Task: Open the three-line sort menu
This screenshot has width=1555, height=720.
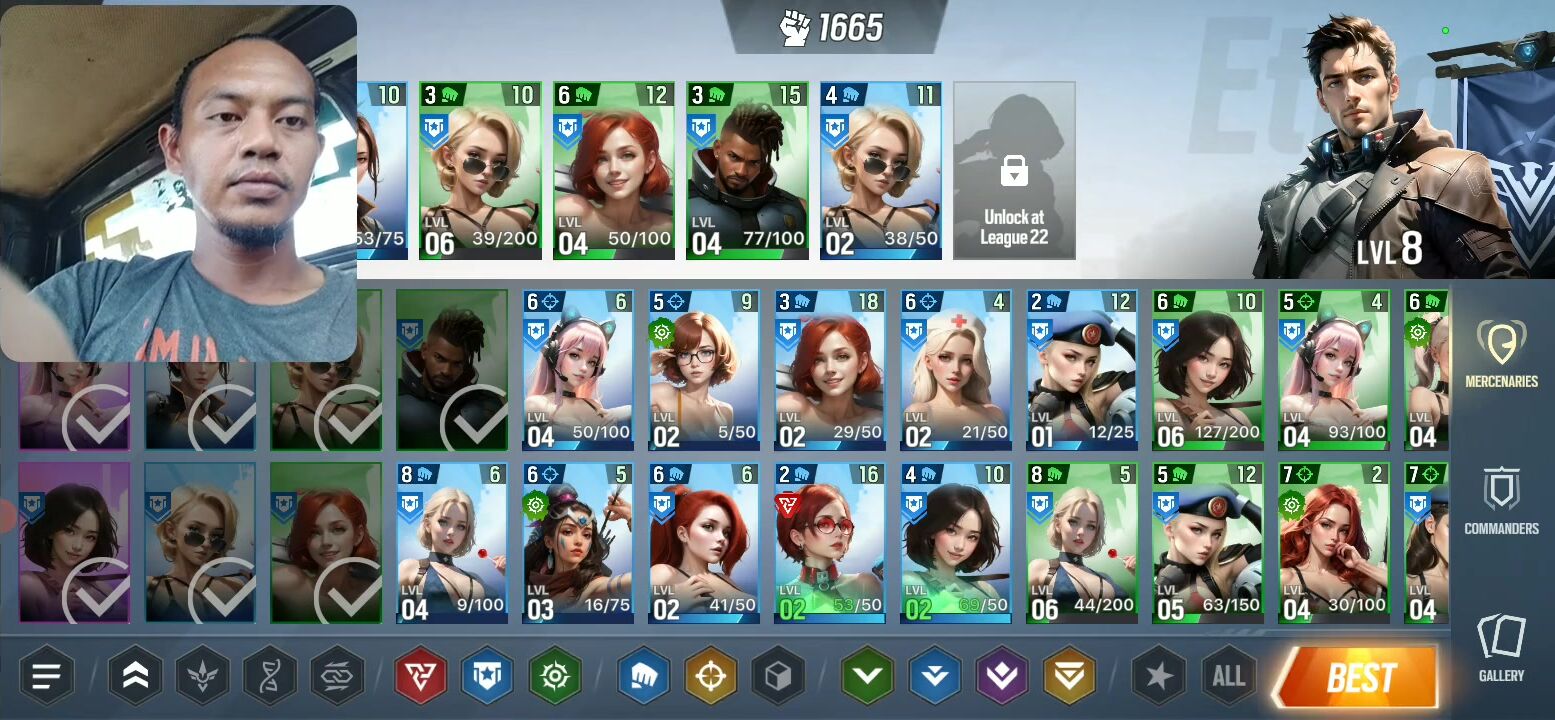Action: tap(47, 677)
